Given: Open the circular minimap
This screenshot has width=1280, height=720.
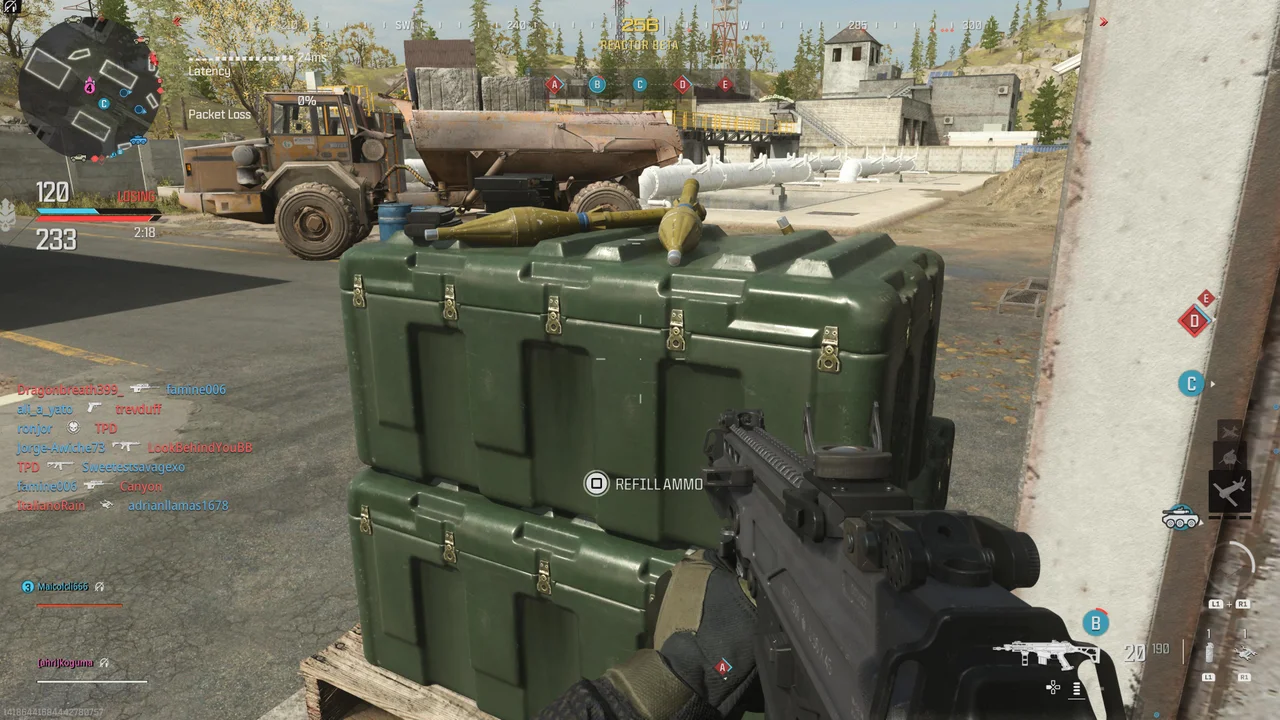Looking at the screenshot, I should tap(90, 90).
